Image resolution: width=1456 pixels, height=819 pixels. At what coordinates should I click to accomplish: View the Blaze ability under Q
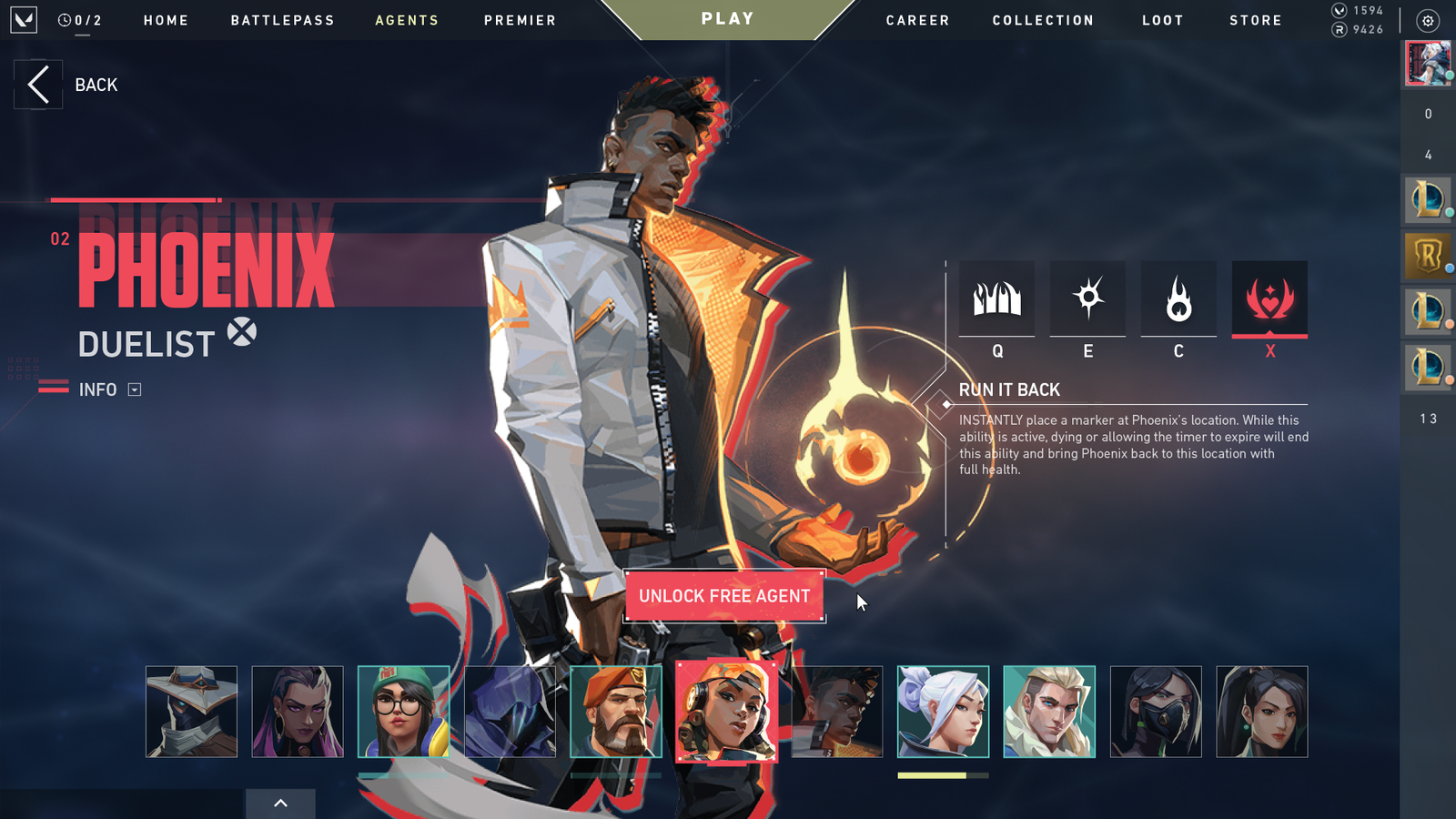click(996, 300)
